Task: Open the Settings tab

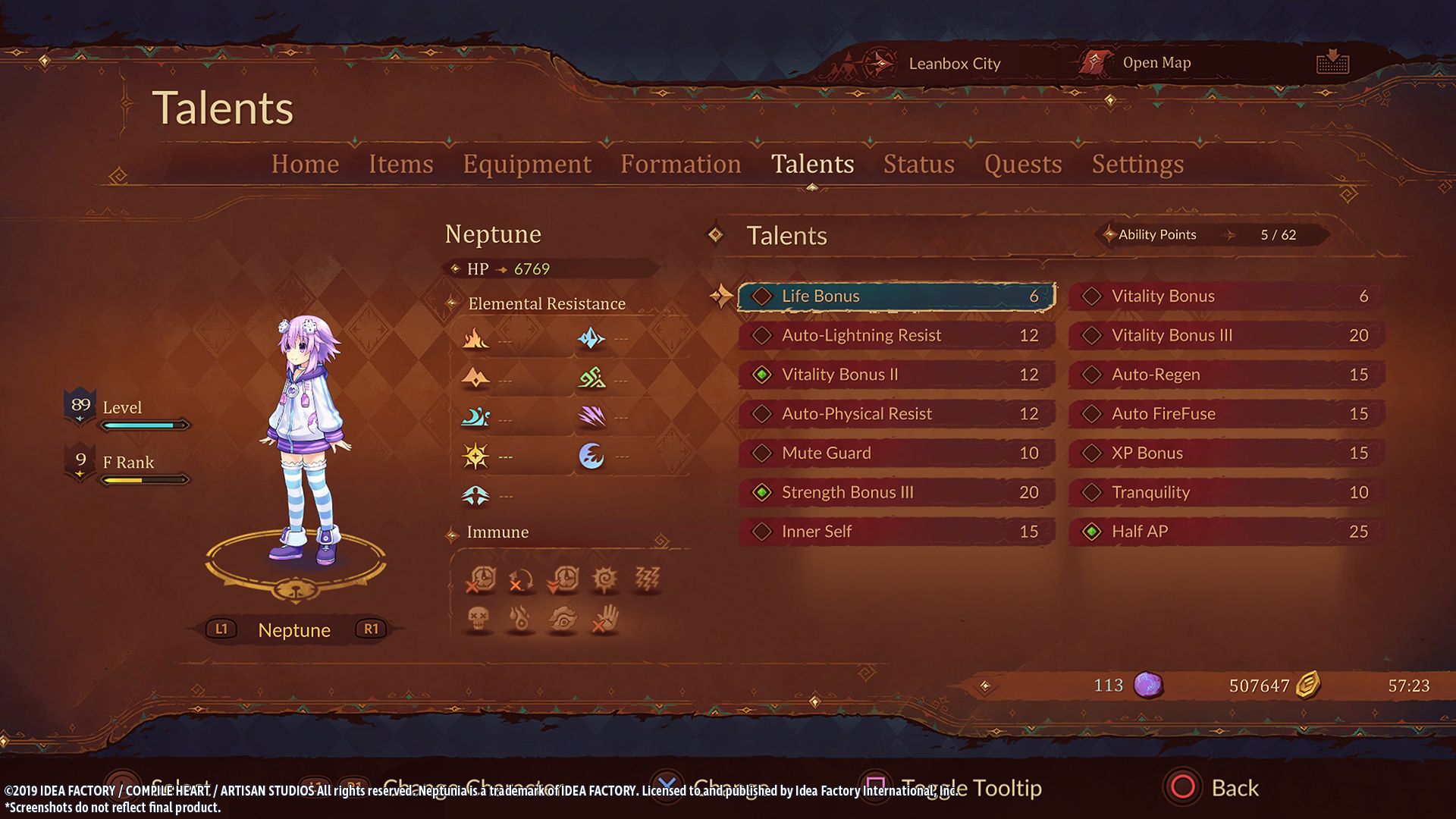Action: tap(1137, 164)
